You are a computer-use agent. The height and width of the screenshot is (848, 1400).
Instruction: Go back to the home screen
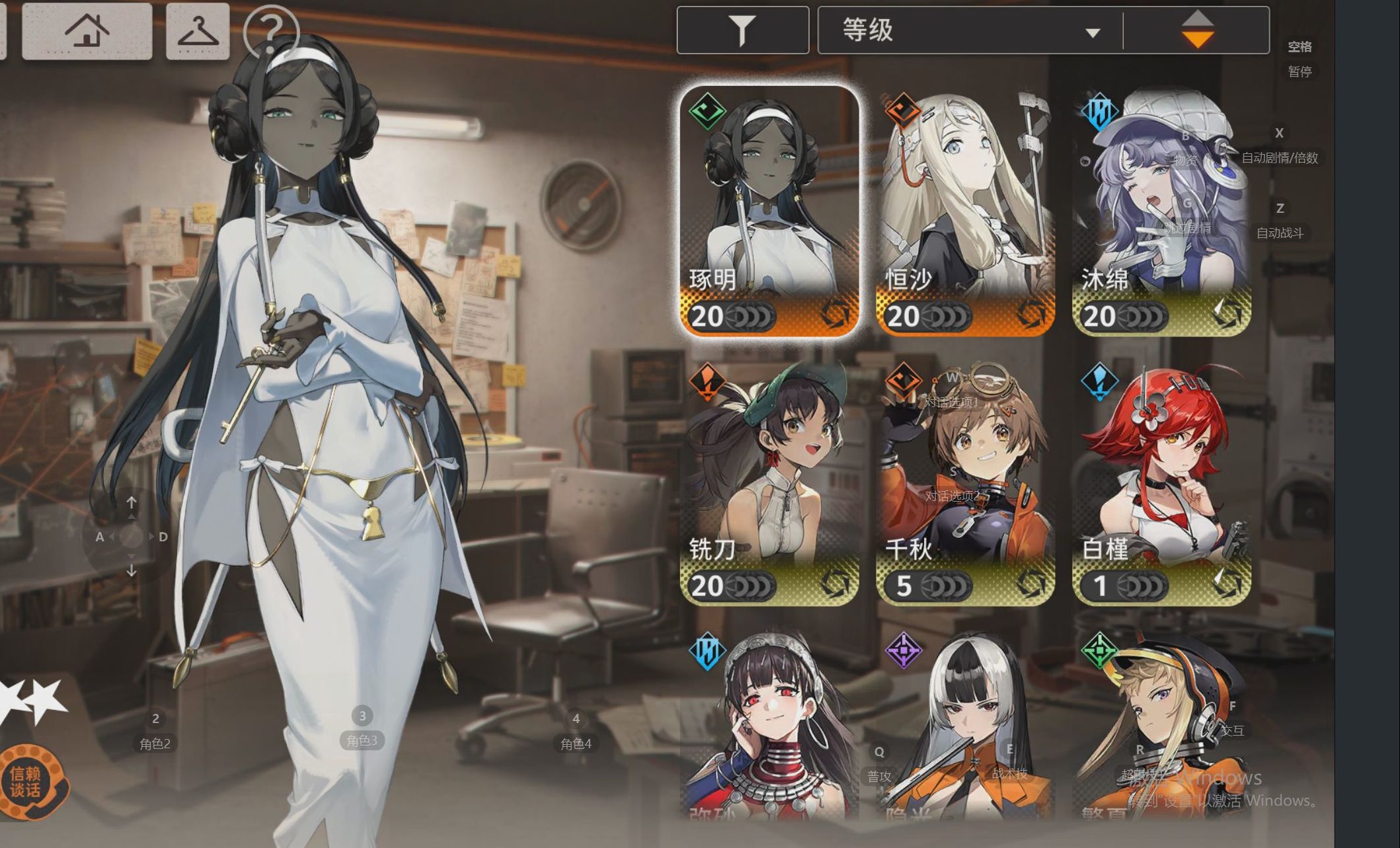[87, 30]
